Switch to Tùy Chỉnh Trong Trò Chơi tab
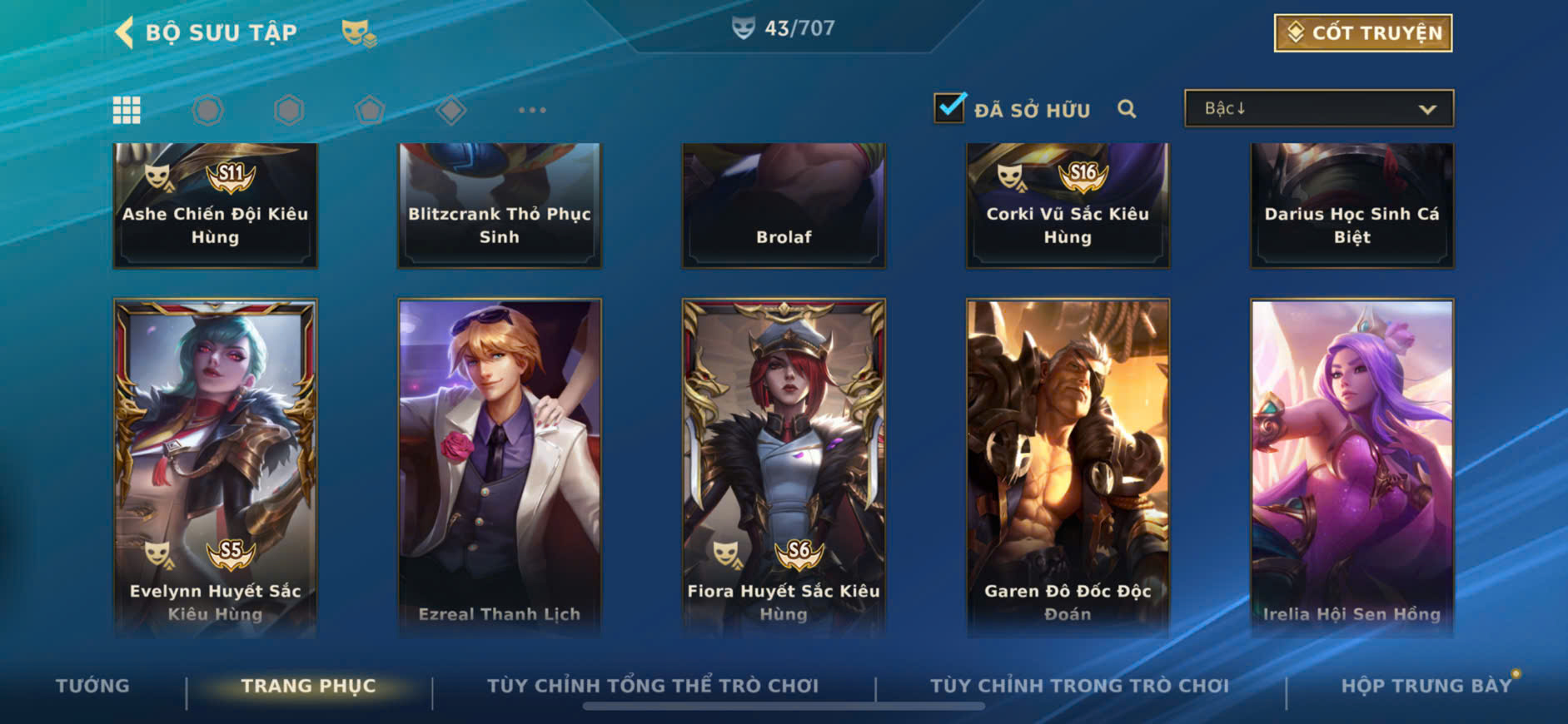 click(1079, 686)
